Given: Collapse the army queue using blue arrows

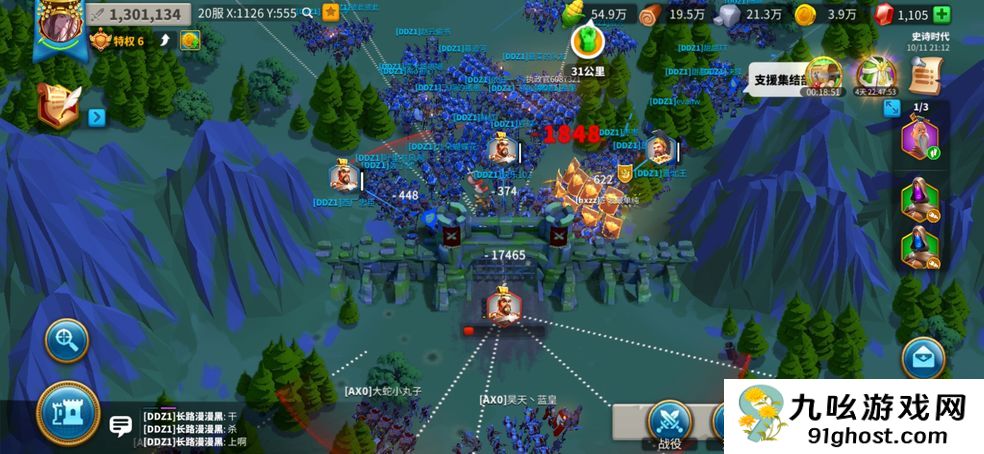Looking at the screenshot, I should 892,108.
